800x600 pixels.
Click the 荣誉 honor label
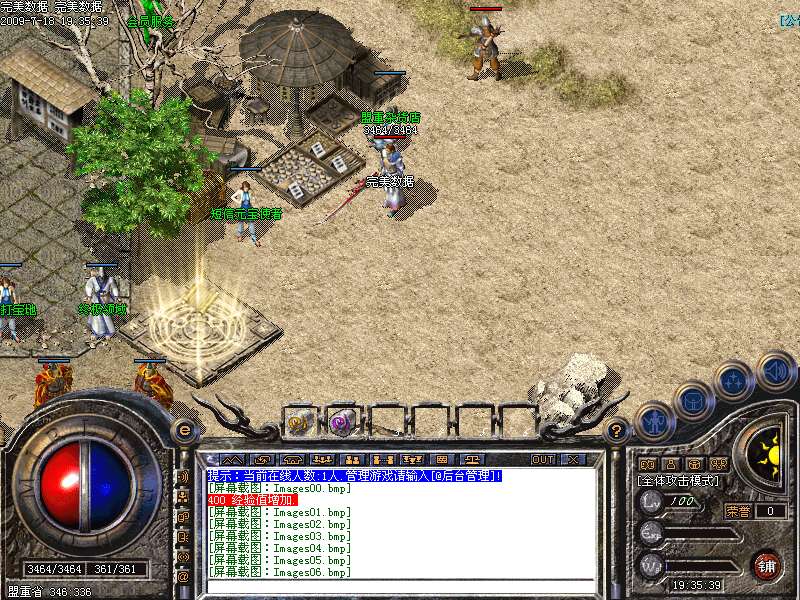[x=738, y=511]
